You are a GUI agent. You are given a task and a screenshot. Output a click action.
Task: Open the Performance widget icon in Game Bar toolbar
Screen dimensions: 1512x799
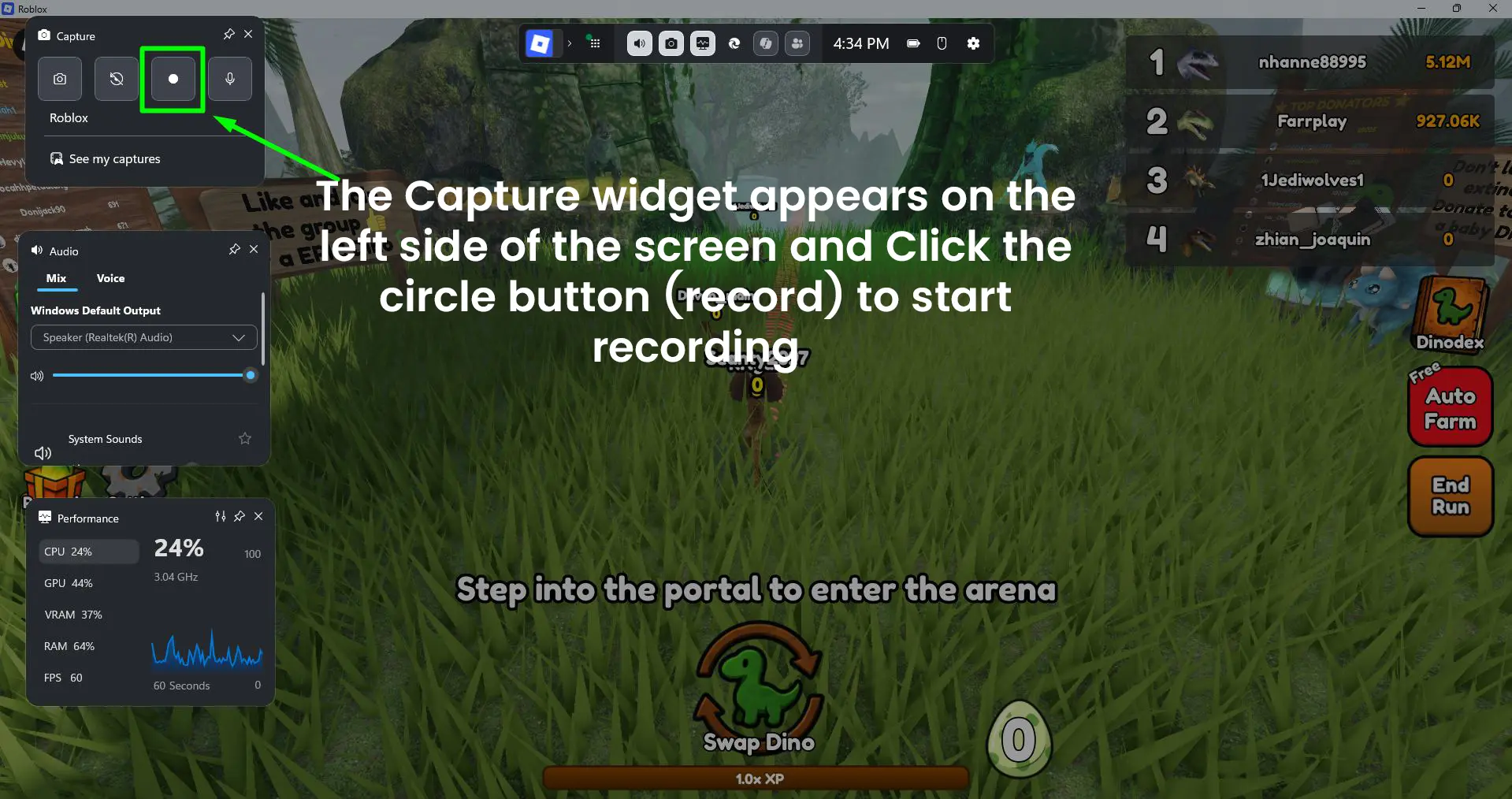coord(702,43)
